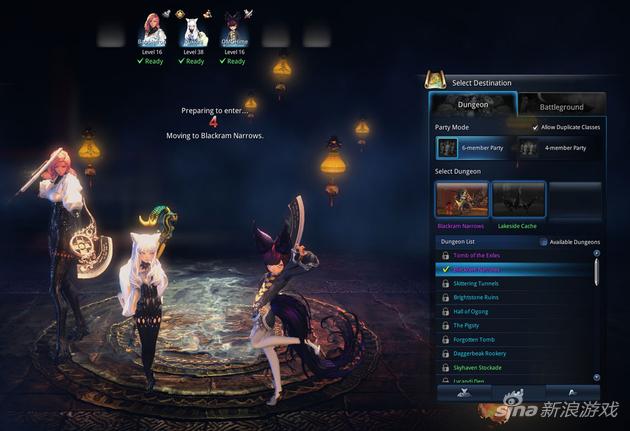Select the Dungeon tab

tap(472, 104)
